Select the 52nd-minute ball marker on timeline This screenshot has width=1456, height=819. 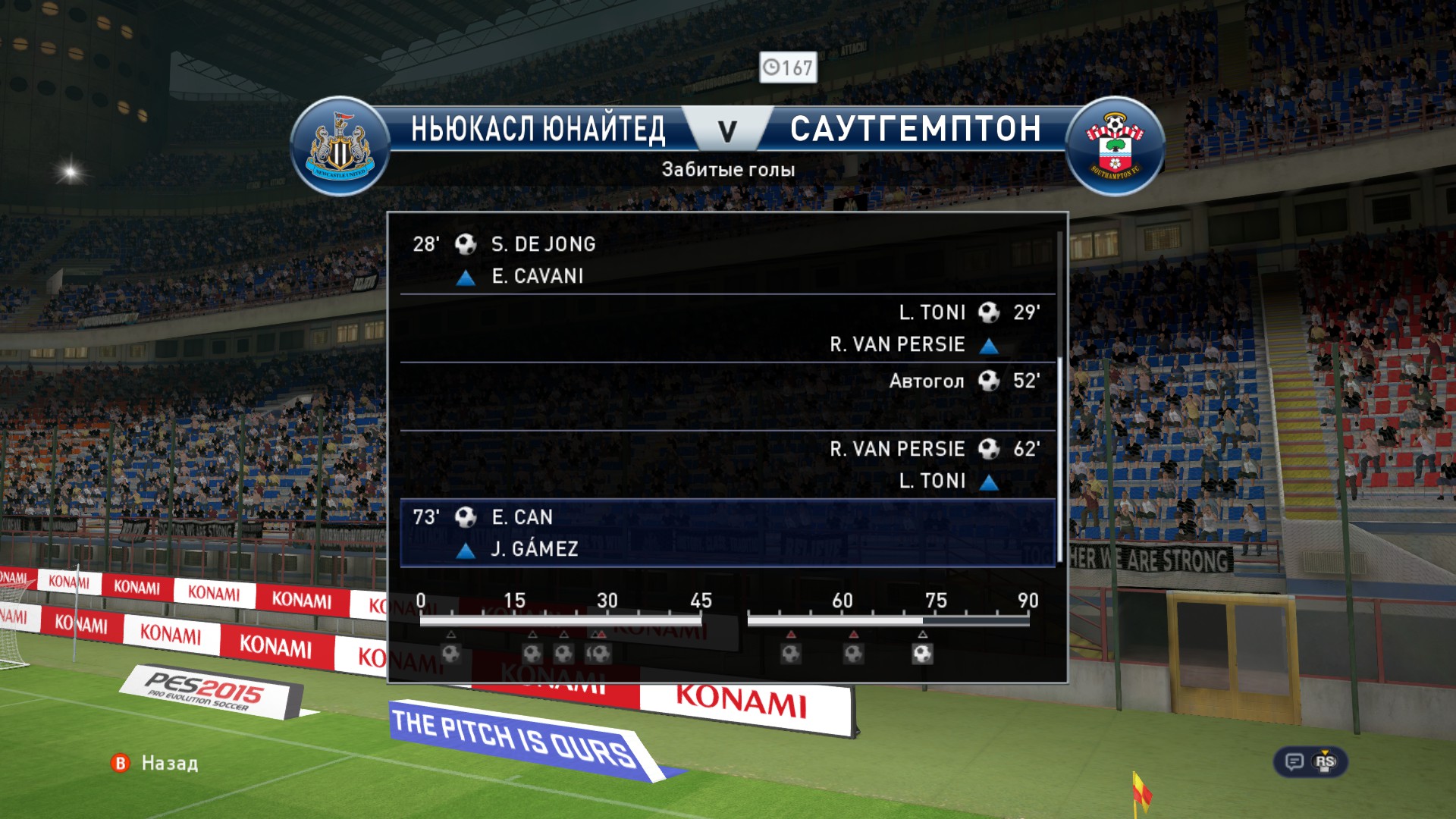tap(791, 653)
